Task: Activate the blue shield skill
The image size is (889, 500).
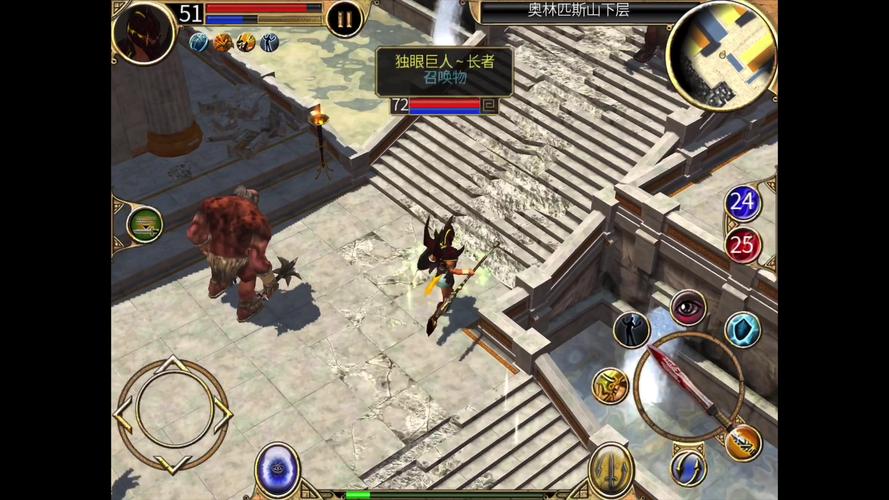Action: 742,329
